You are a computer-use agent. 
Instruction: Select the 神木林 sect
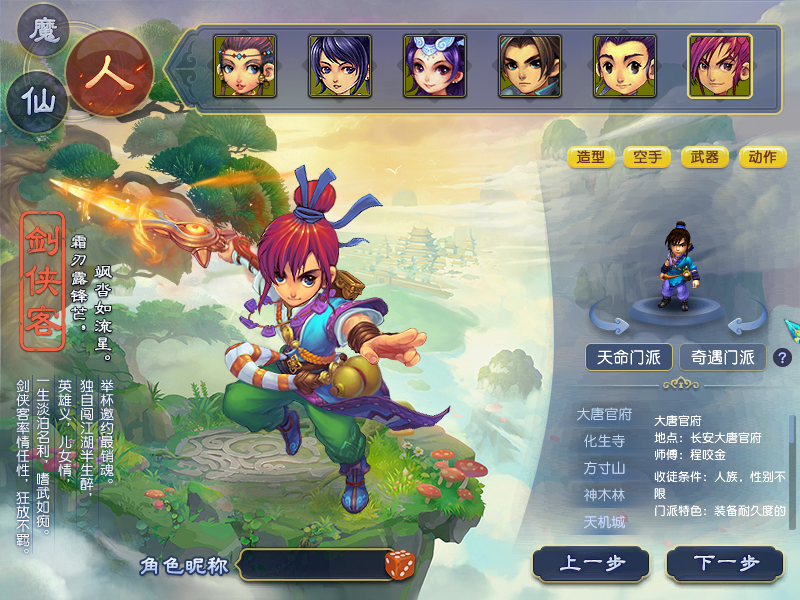[604, 495]
